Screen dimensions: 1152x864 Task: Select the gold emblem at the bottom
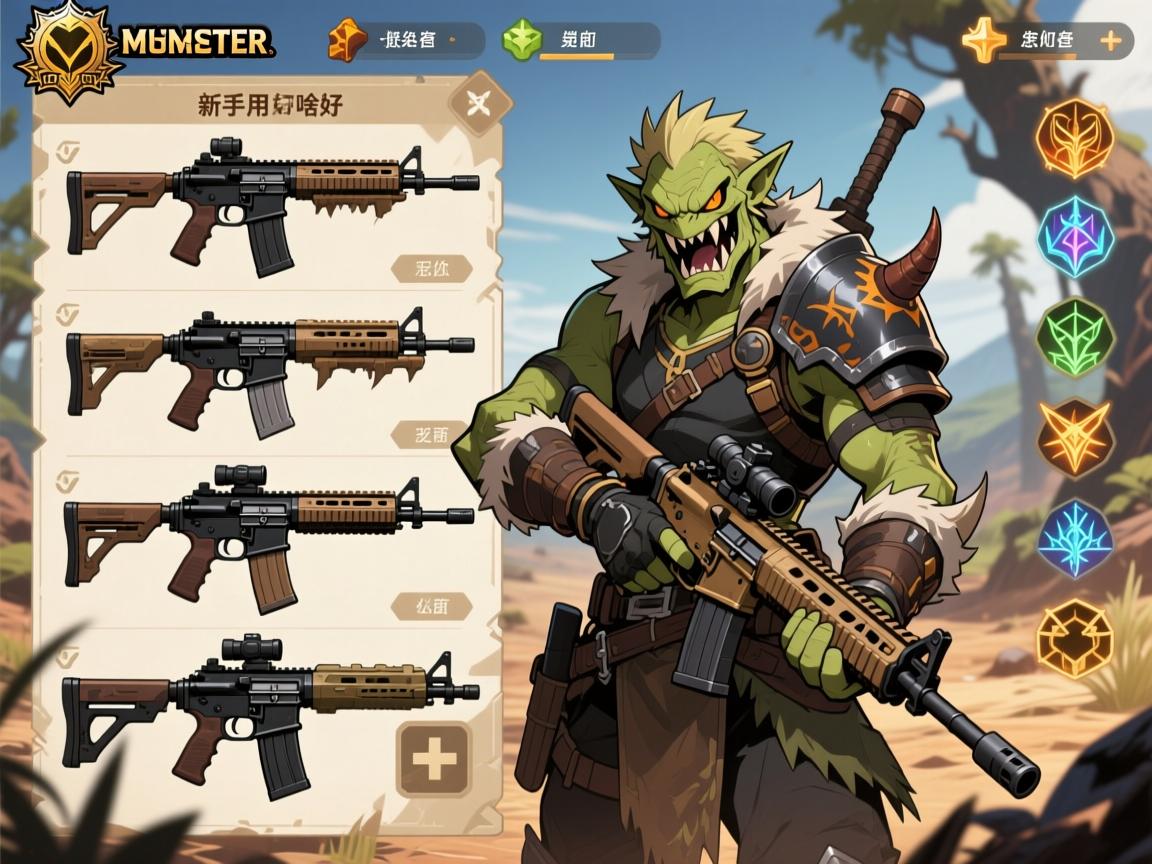coord(1074,639)
